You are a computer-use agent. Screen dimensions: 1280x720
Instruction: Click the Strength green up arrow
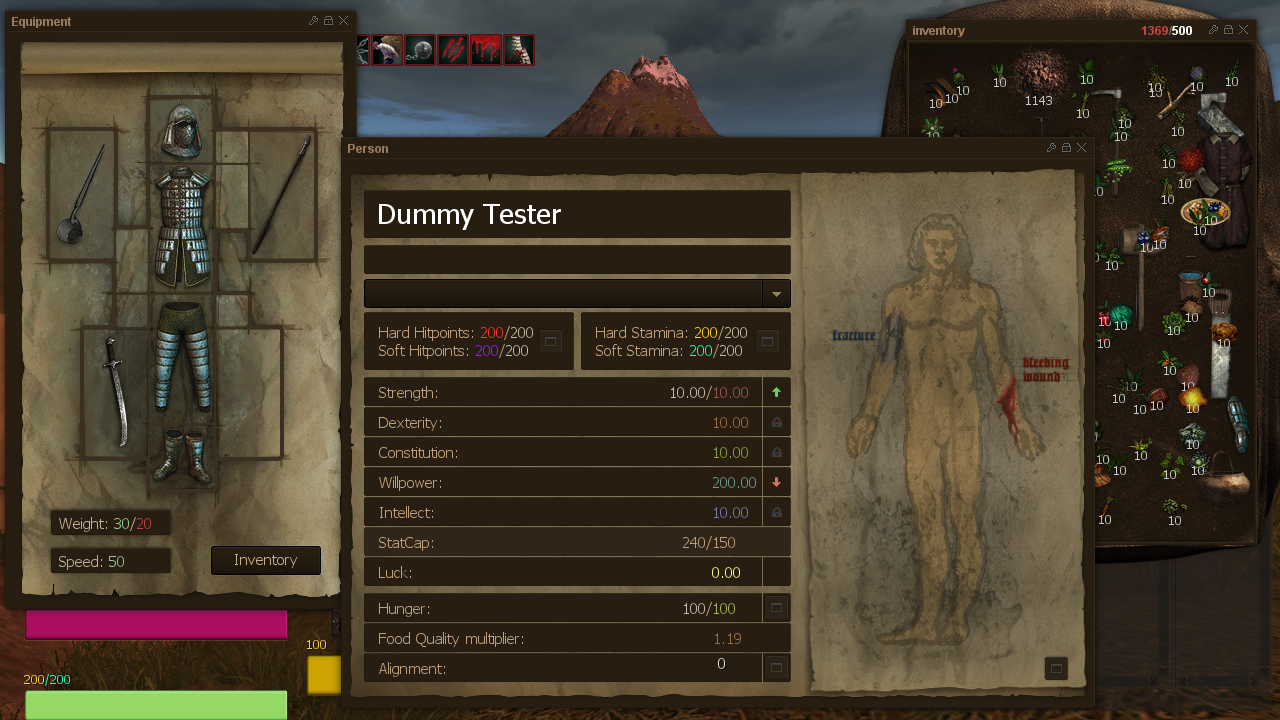coord(776,393)
